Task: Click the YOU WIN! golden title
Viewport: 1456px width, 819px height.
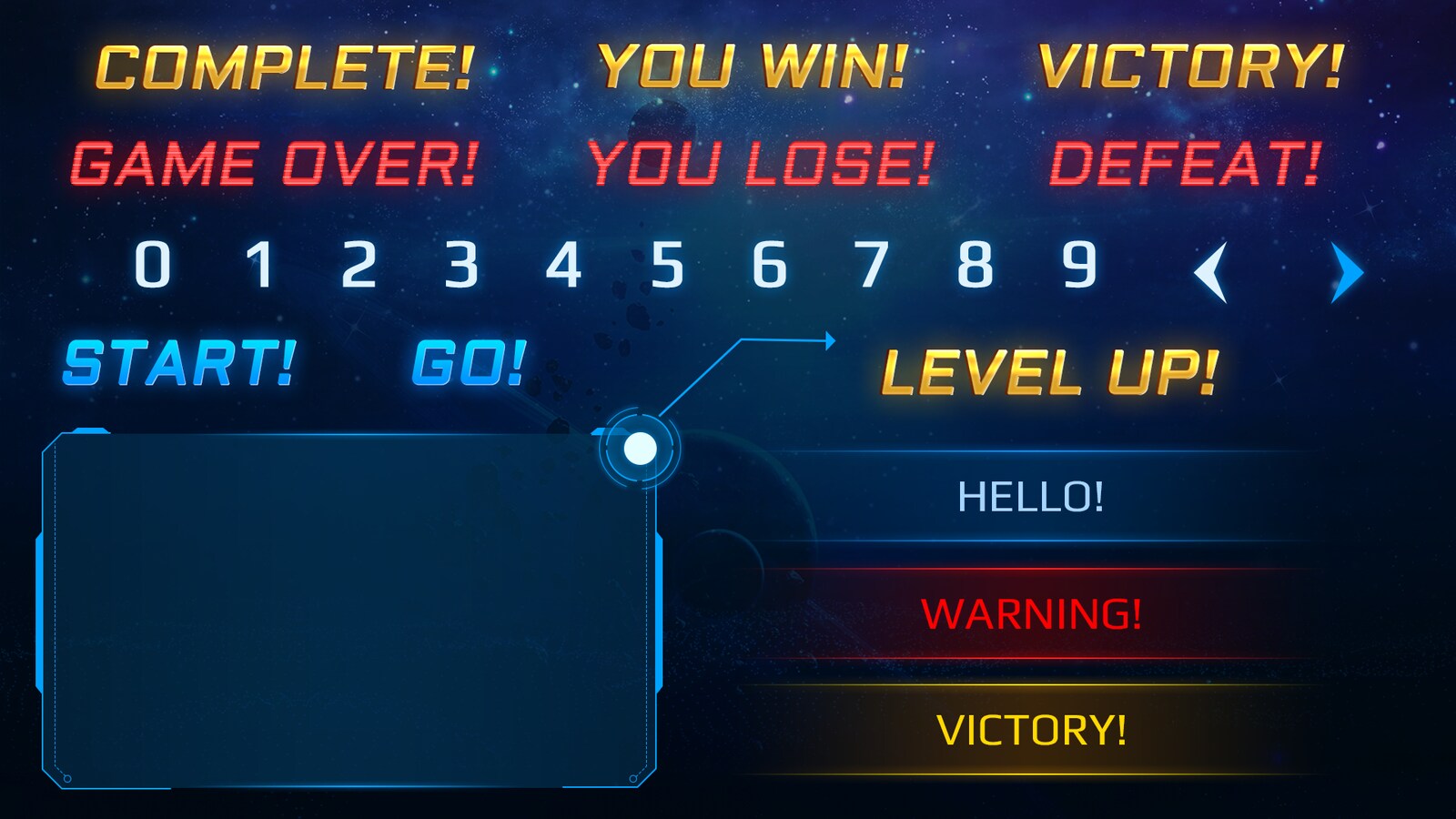Action: pyautogui.click(x=751, y=66)
